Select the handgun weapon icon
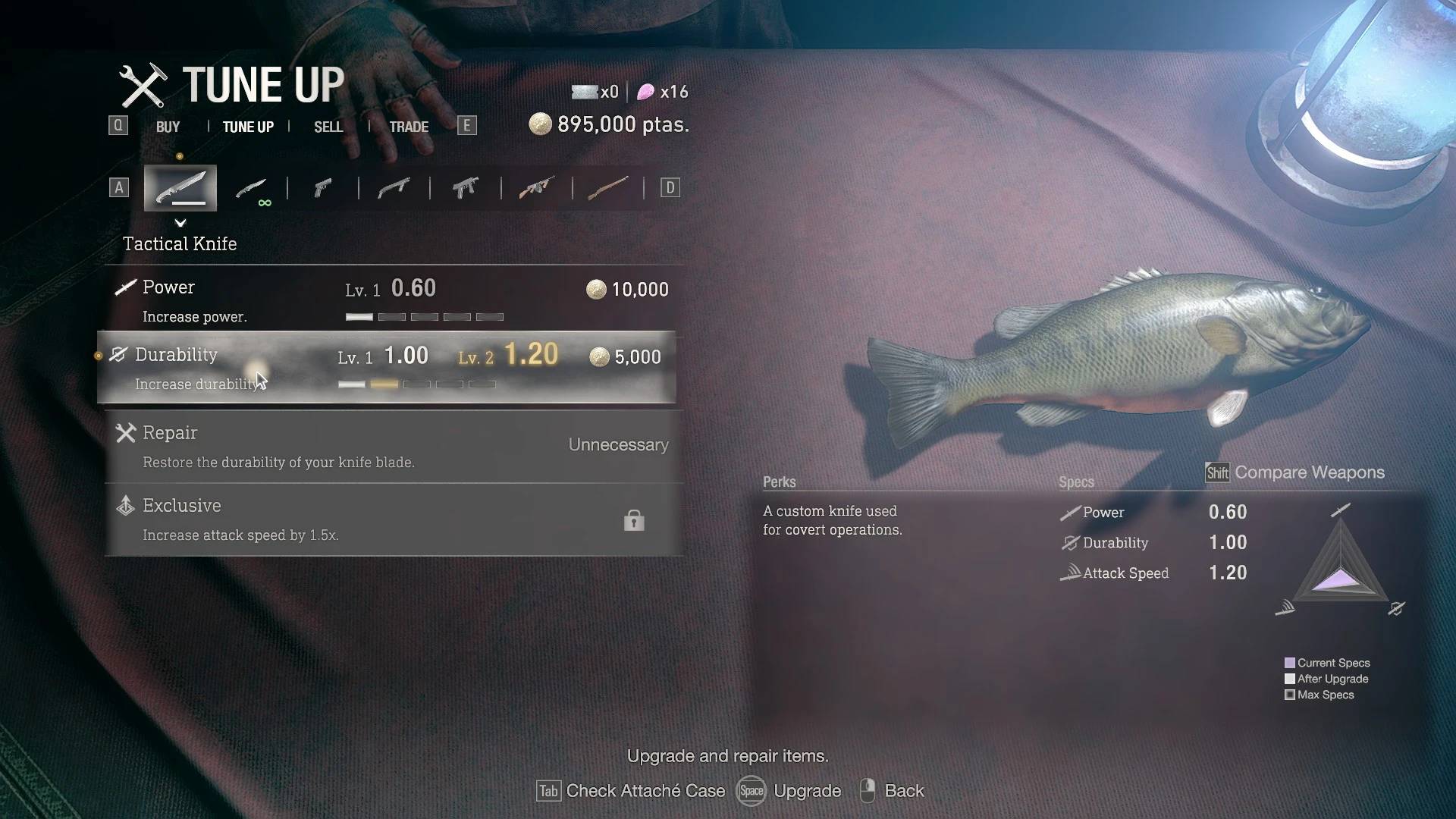This screenshot has width=1456, height=819. (x=323, y=187)
